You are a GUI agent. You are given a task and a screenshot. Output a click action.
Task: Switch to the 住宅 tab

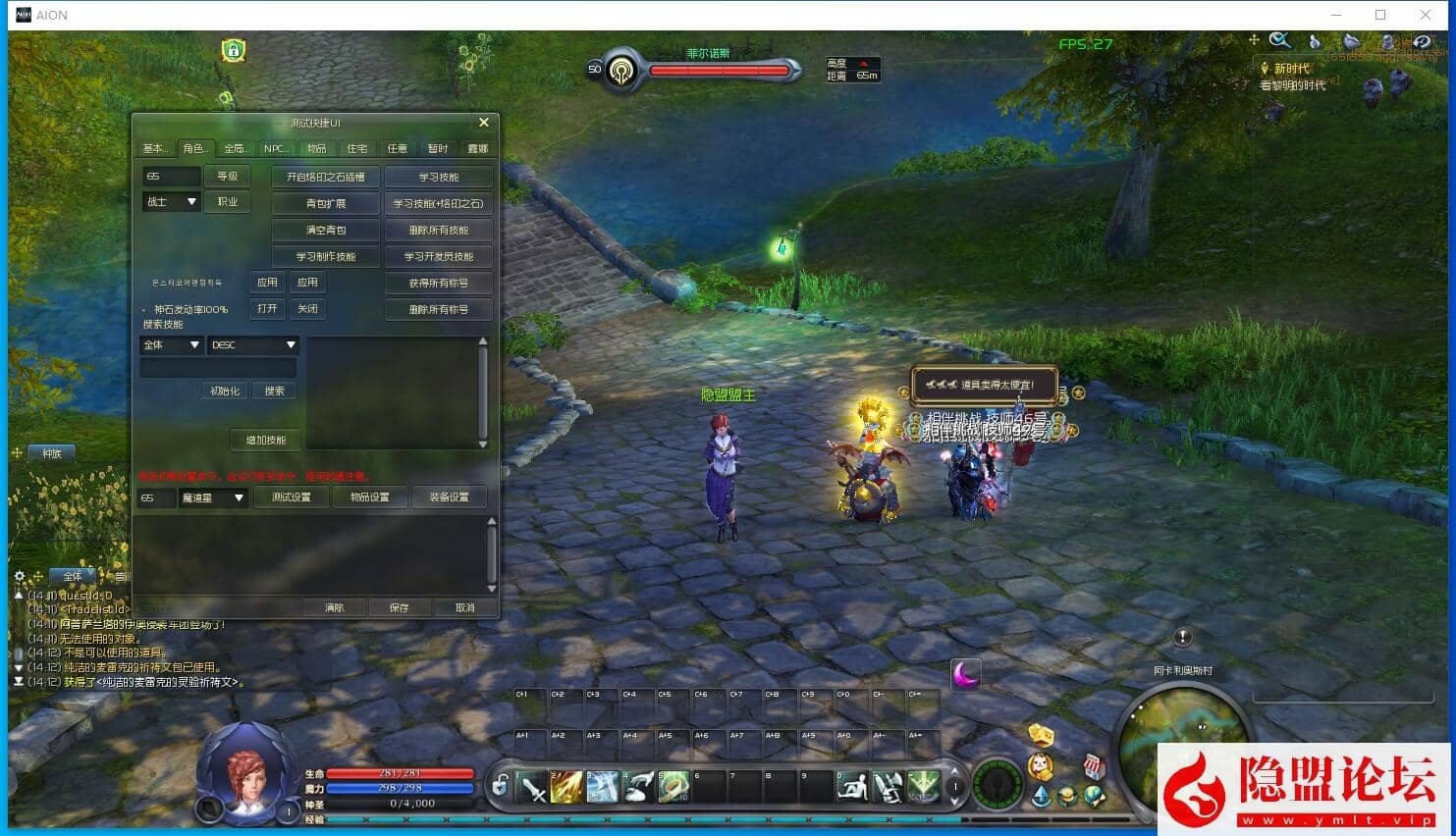356,149
